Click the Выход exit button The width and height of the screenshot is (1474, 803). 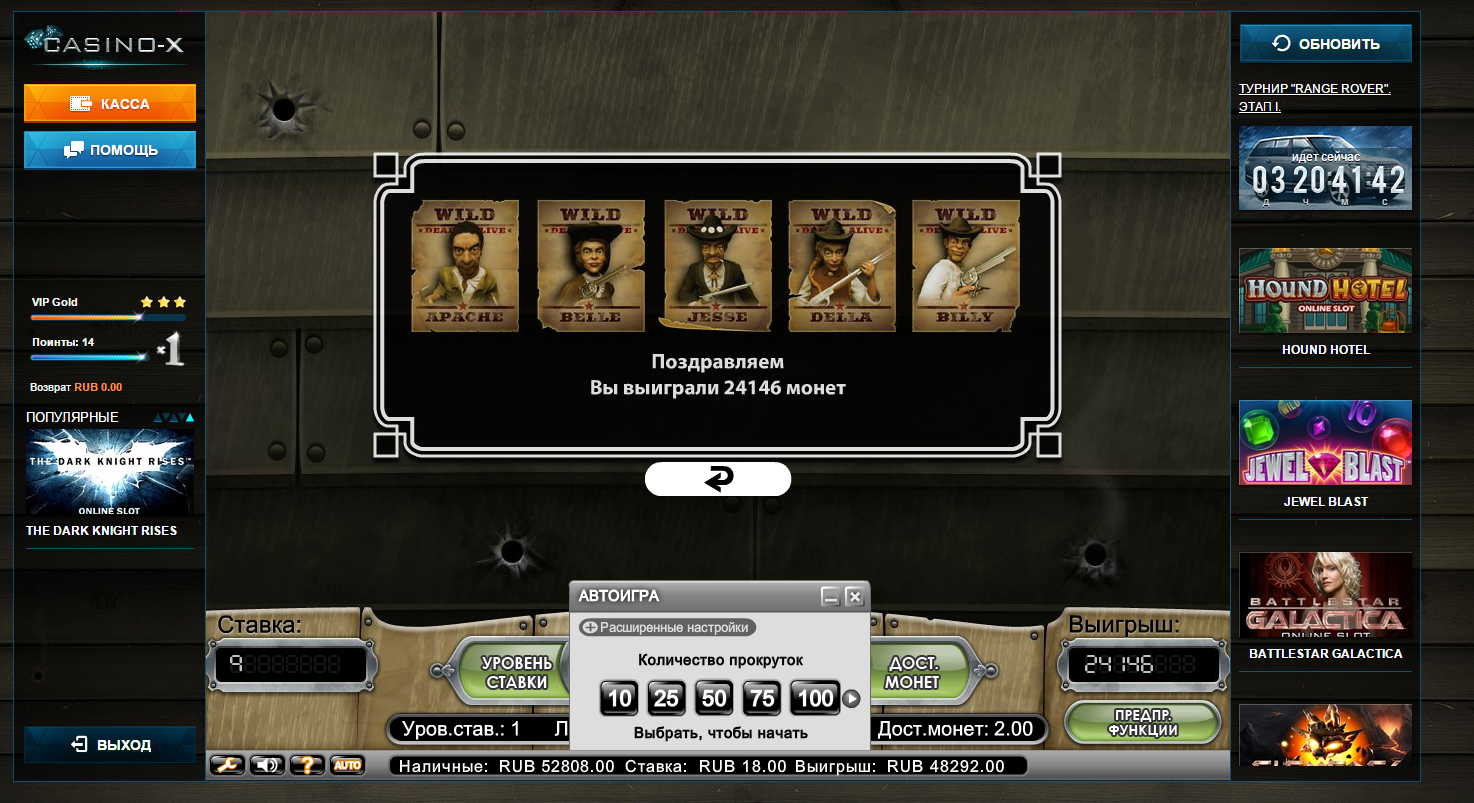coord(110,745)
